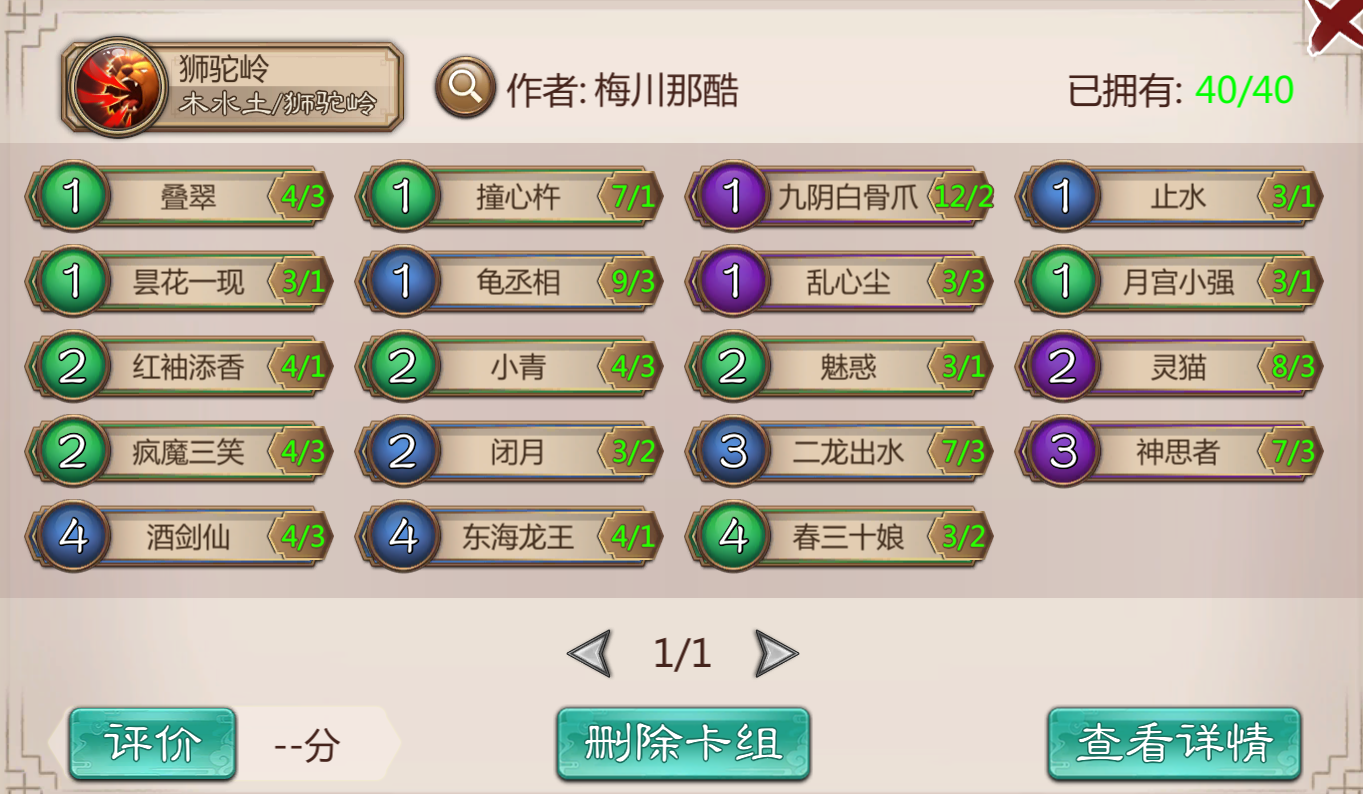Select the 春三十娘 card
Image resolution: width=1363 pixels, height=794 pixels.
click(x=845, y=537)
